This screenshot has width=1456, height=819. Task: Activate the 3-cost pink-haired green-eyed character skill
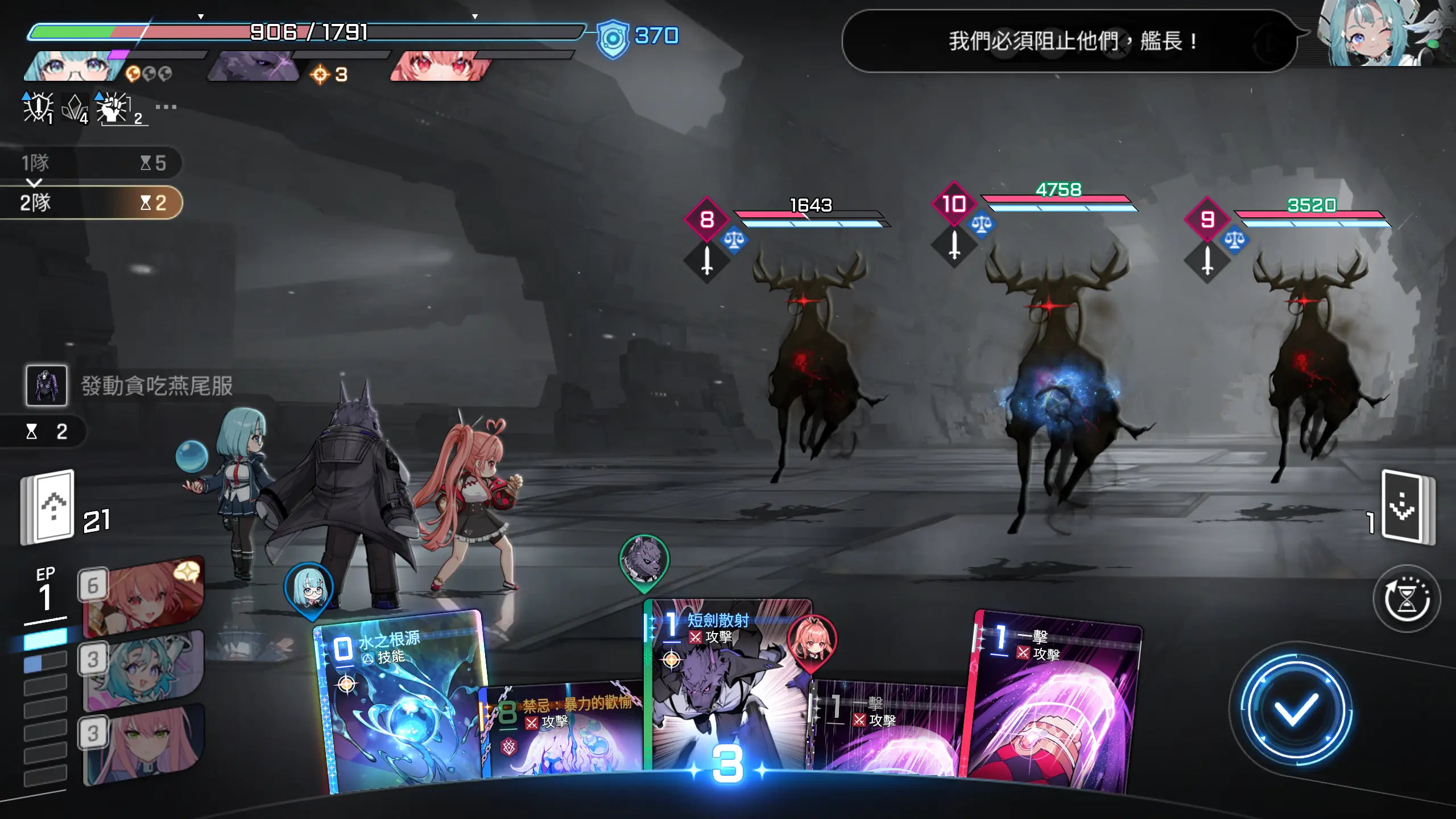(142, 744)
